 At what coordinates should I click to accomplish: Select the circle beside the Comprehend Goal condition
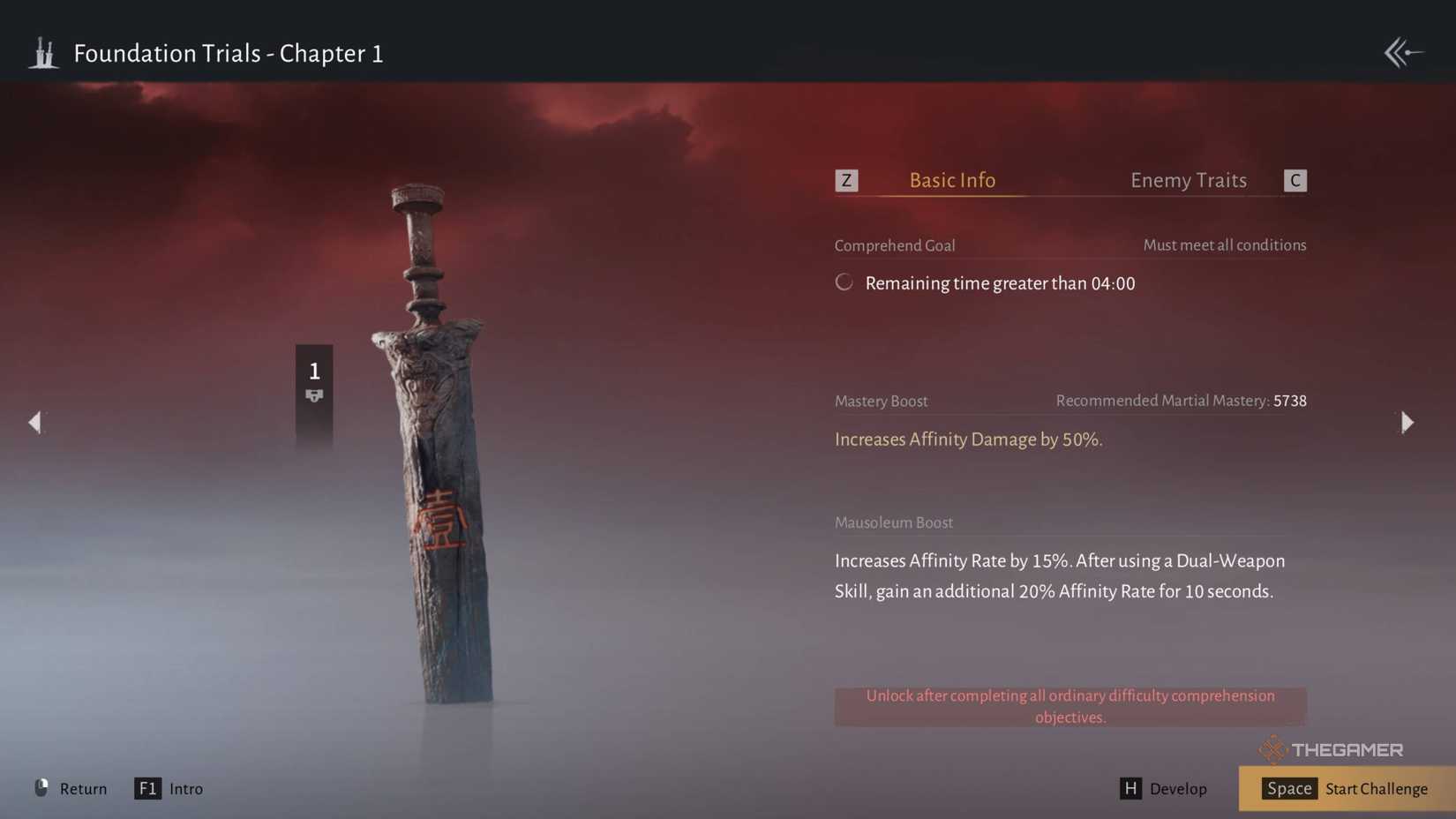[844, 282]
